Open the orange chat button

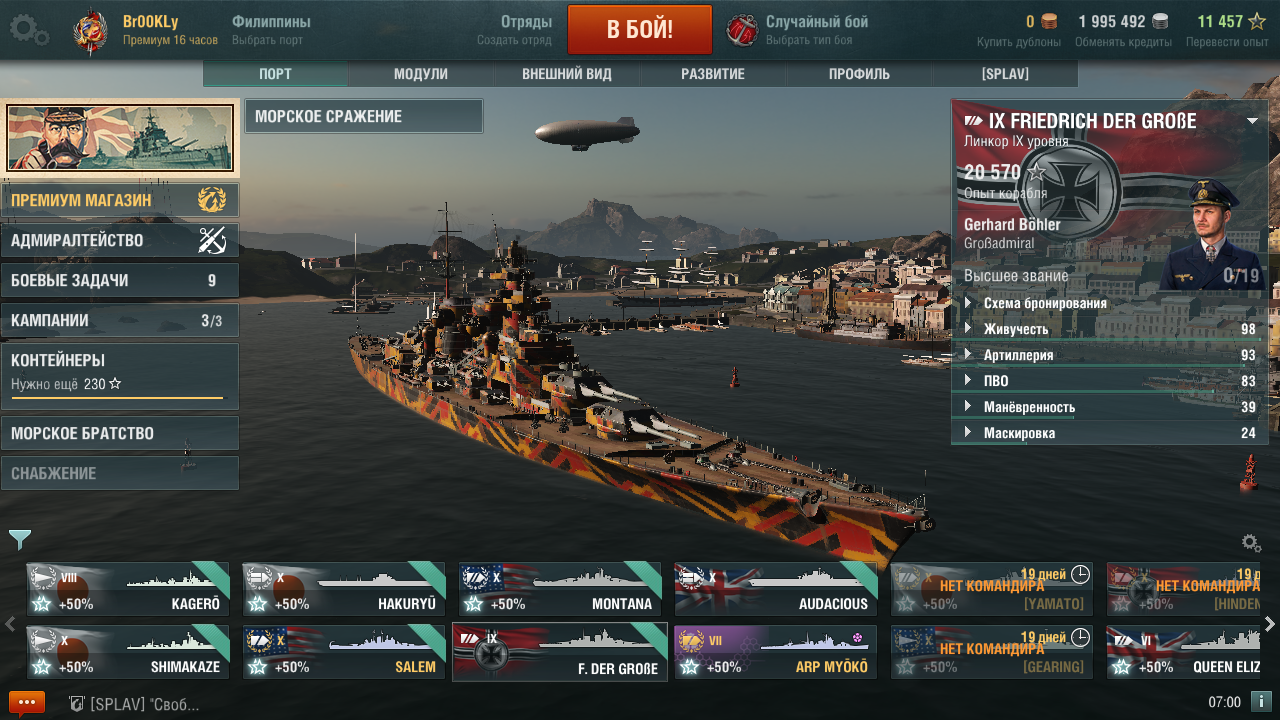26,703
